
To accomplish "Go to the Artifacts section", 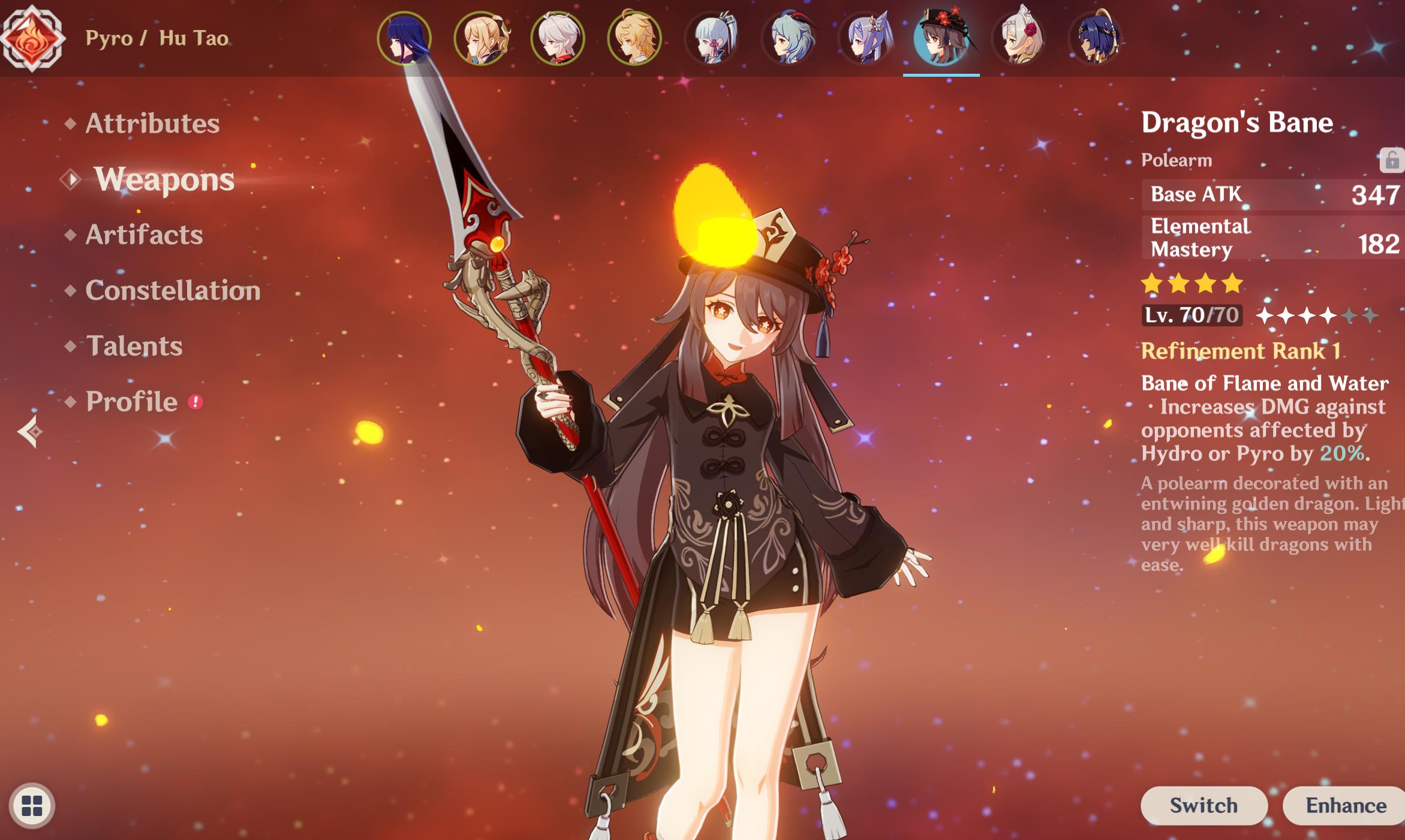I will coord(144,235).
